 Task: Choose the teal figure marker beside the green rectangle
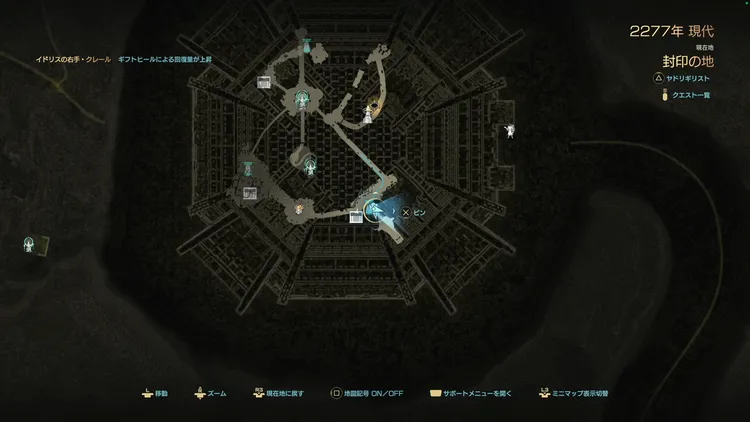[31, 243]
